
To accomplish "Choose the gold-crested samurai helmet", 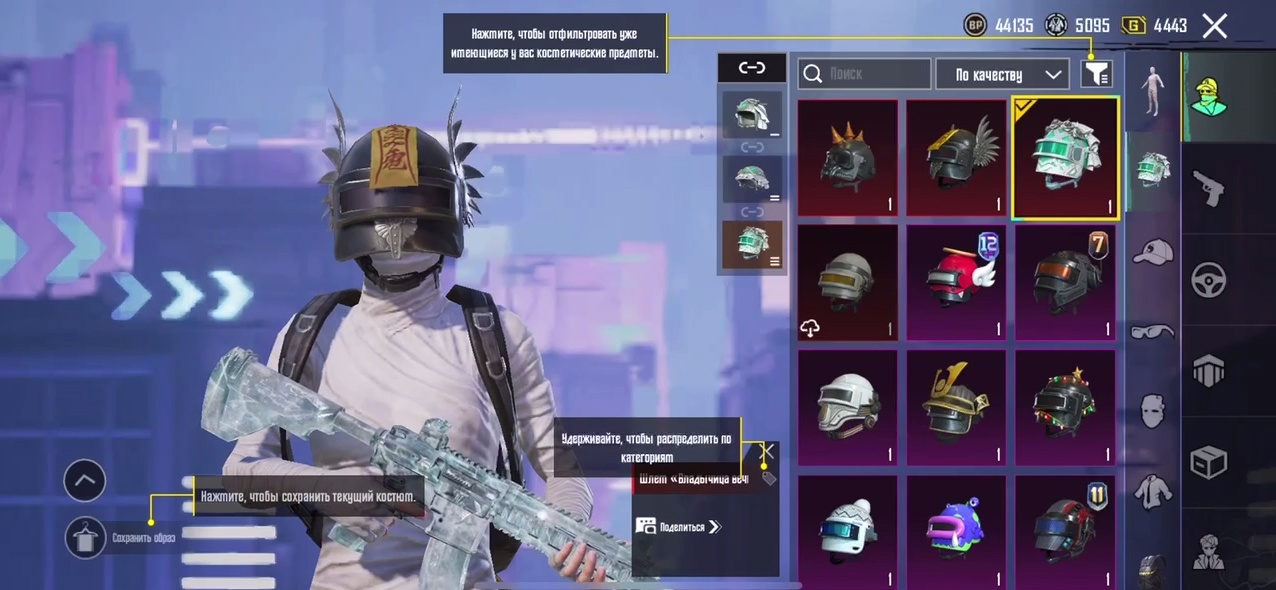I will (x=957, y=408).
